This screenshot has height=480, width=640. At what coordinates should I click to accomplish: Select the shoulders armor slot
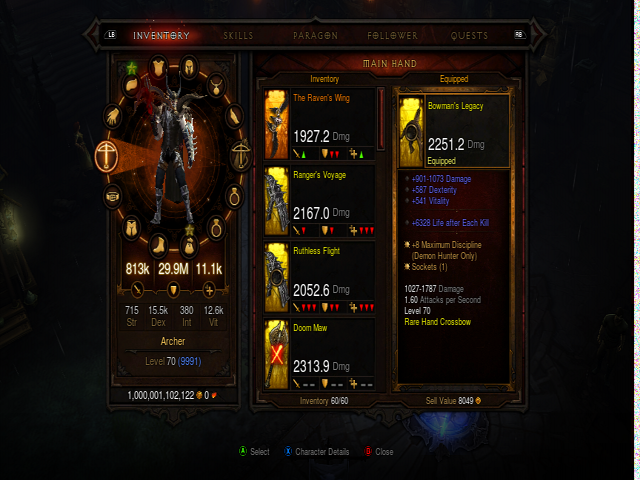(132, 87)
